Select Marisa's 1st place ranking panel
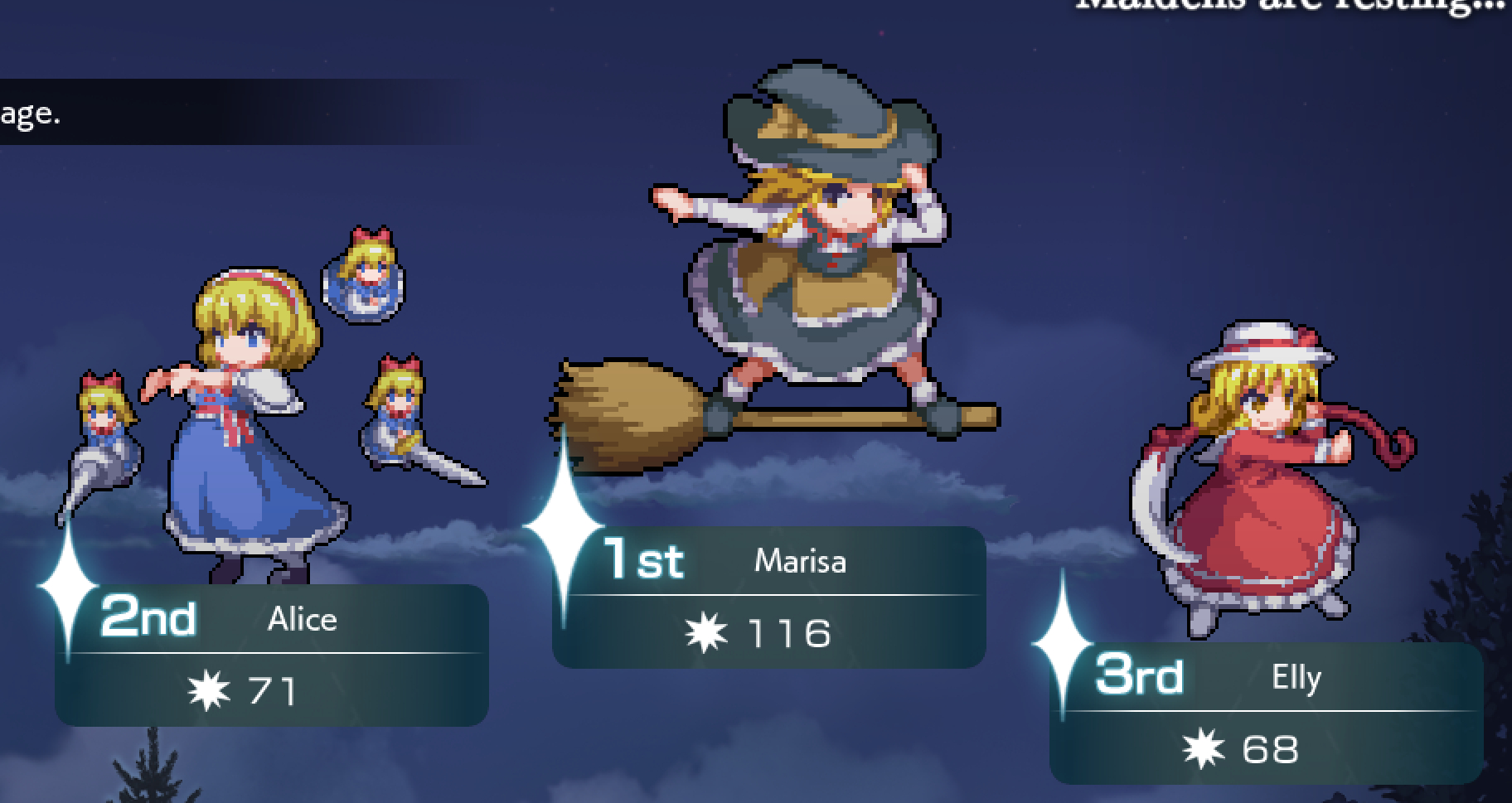 (x=768, y=597)
